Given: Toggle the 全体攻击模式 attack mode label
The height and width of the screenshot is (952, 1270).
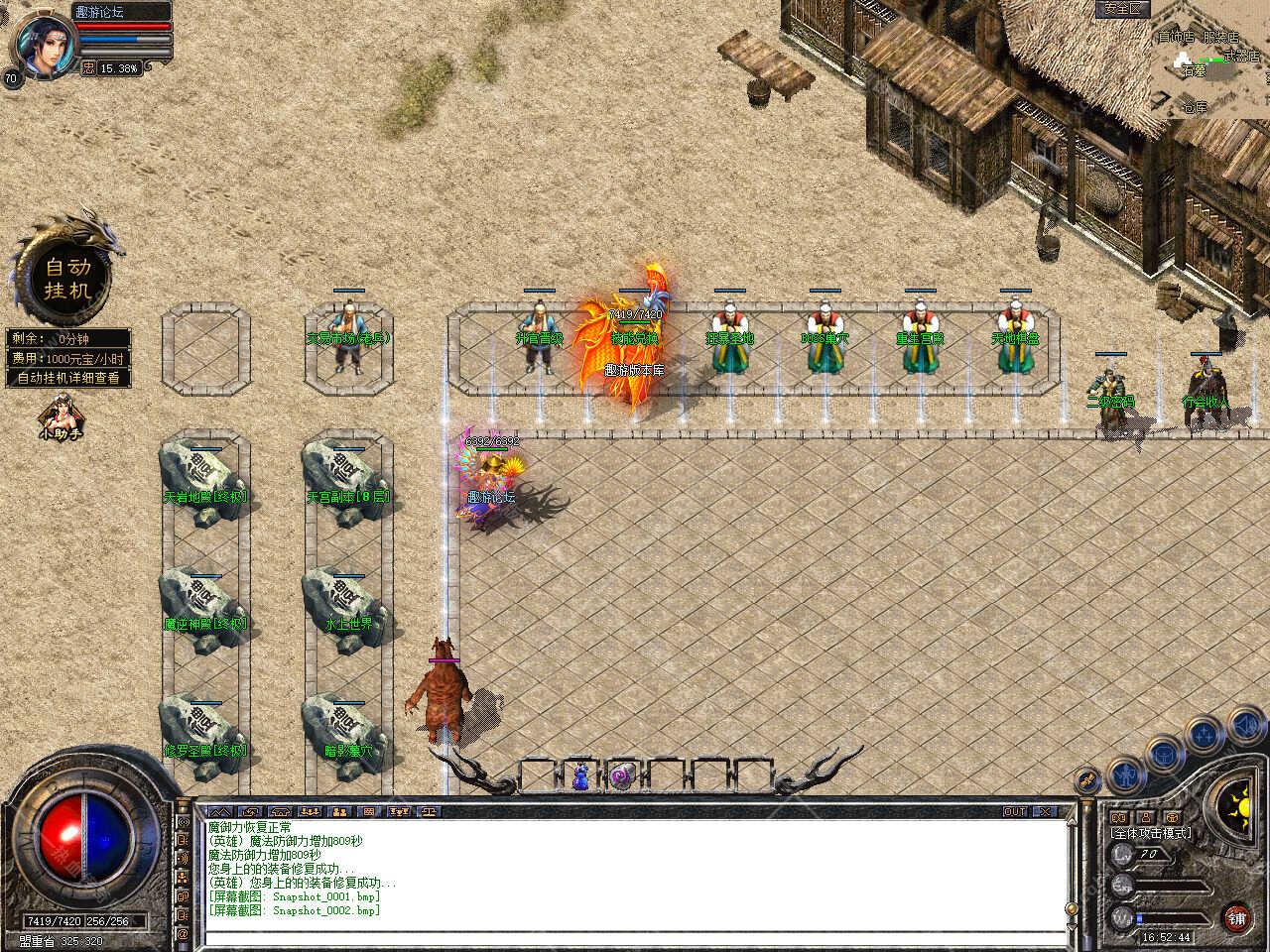Looking at the screenshot, I should tap(1152, 833).
